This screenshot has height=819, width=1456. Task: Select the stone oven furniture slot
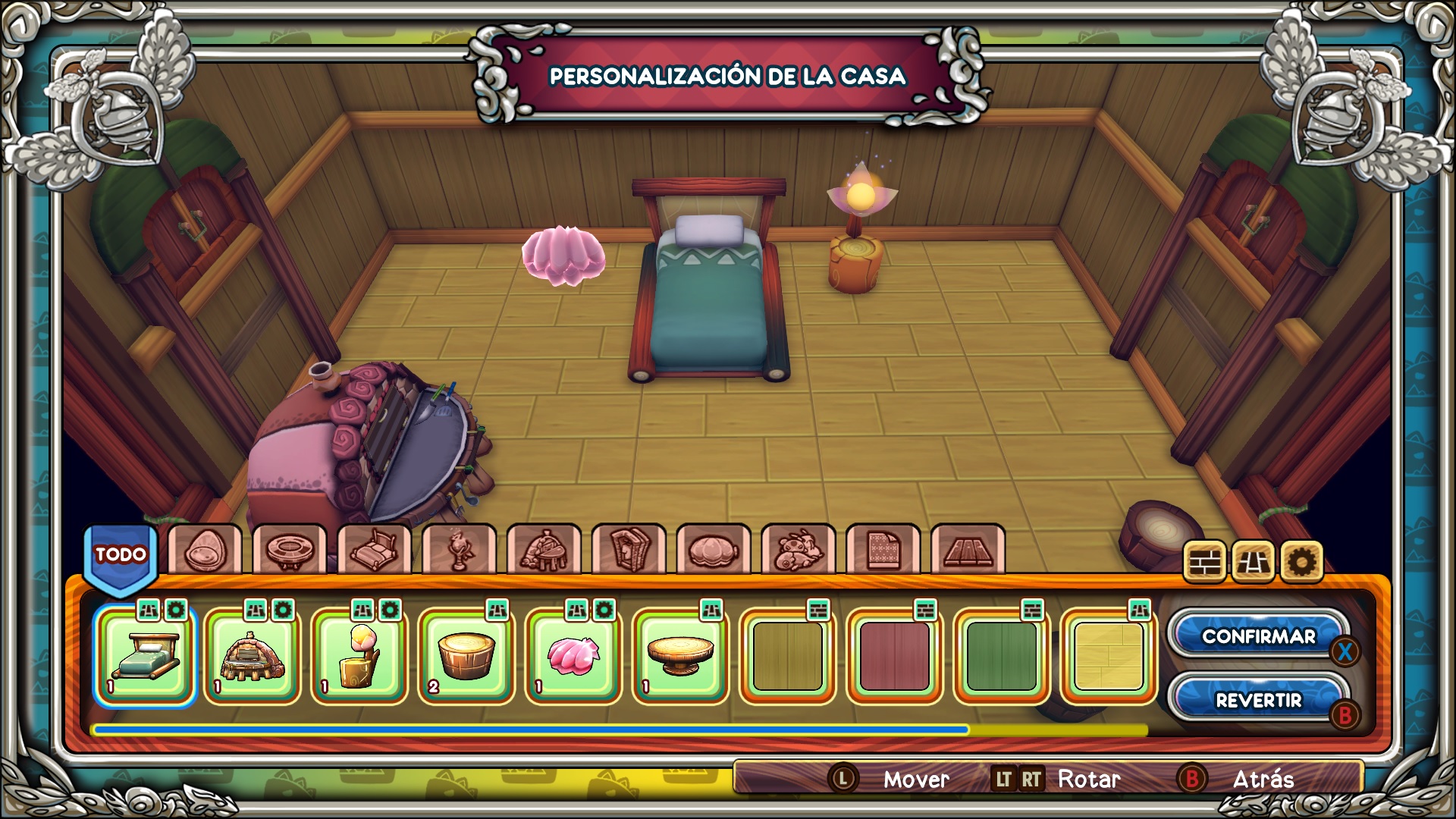click(252, 657)
